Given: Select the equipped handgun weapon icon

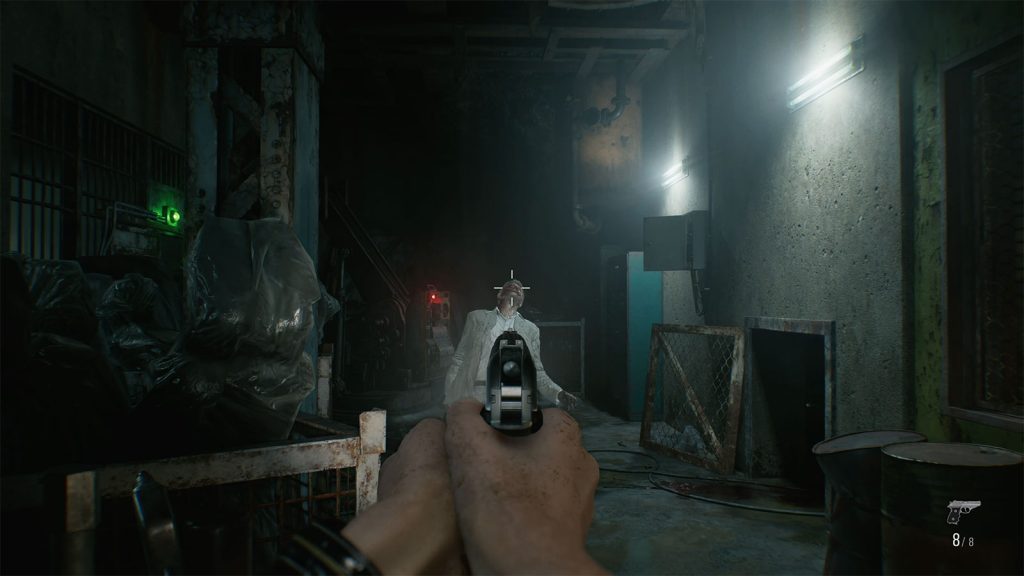Looking at the screenshot, I should coord(963,512).
